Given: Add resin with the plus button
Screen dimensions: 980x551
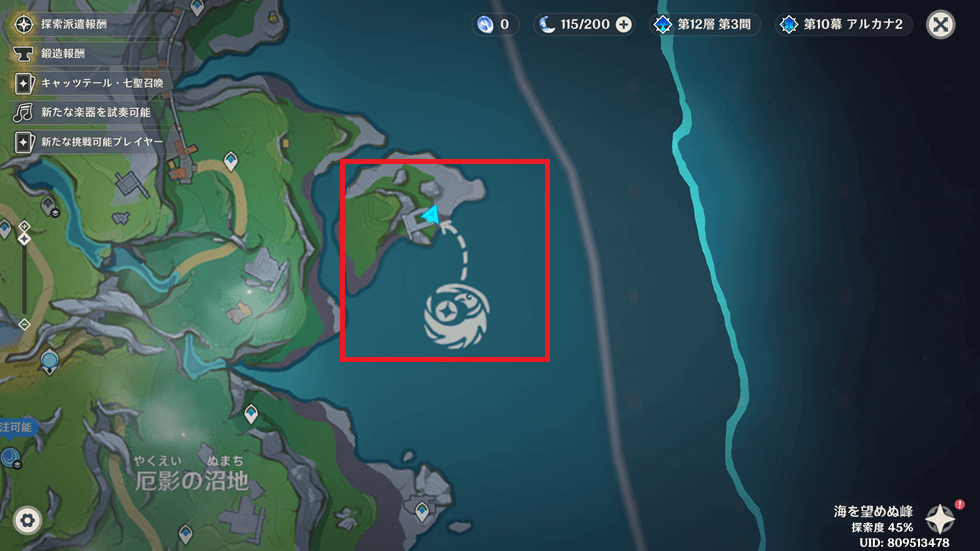Looking at the screenshot, I should [x=624, y=25].
